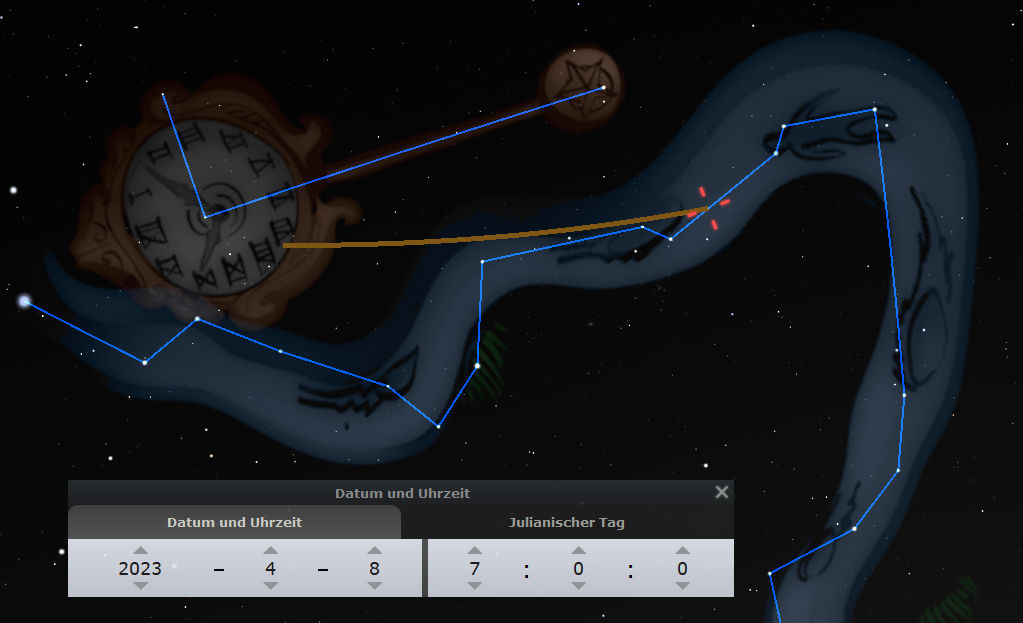The height and width of the screenshot is (623, 1023).
Task: Click the year field showing 2023
Action: point(140,568)
